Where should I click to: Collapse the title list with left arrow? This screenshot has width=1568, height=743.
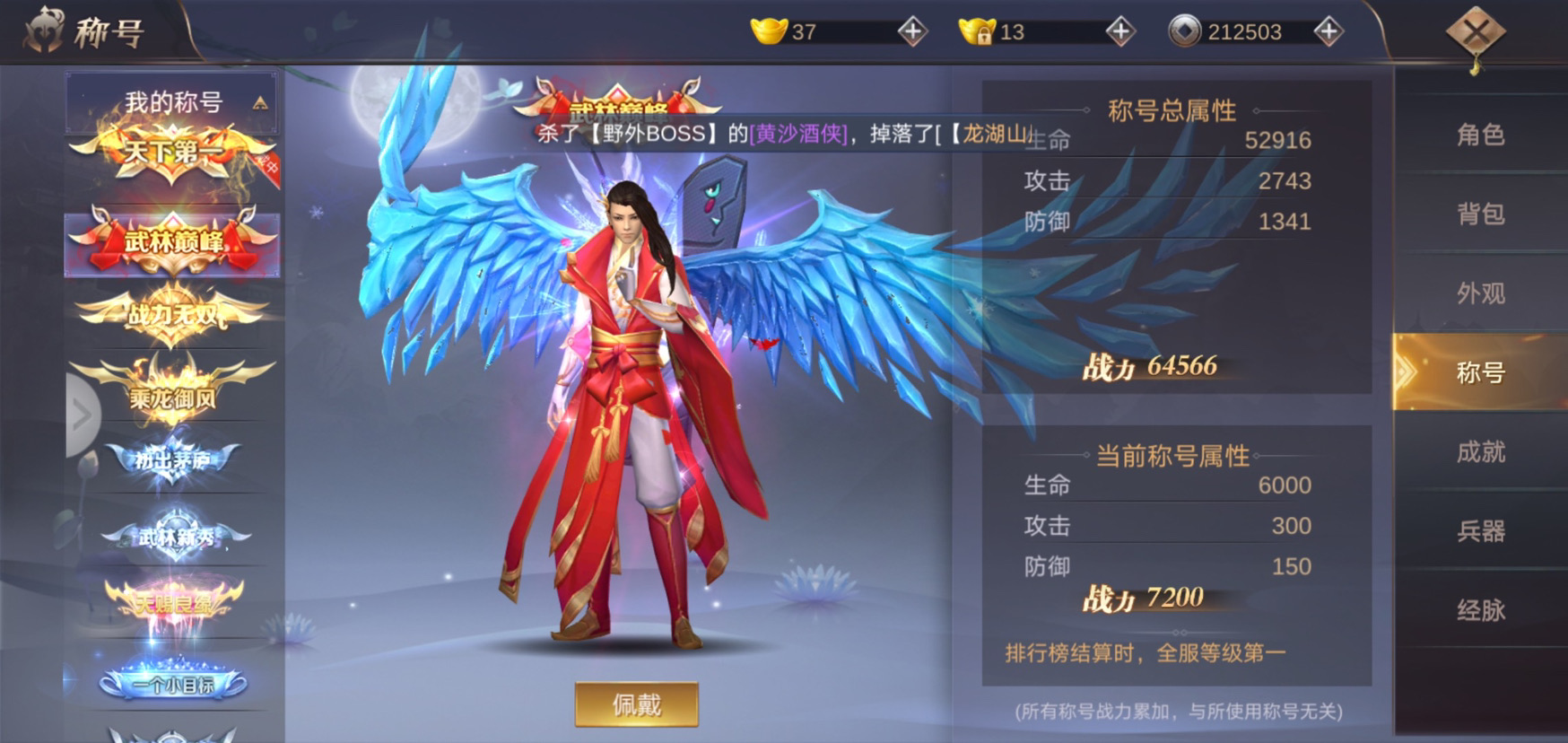pyautogui.click(x=82, y=415)
